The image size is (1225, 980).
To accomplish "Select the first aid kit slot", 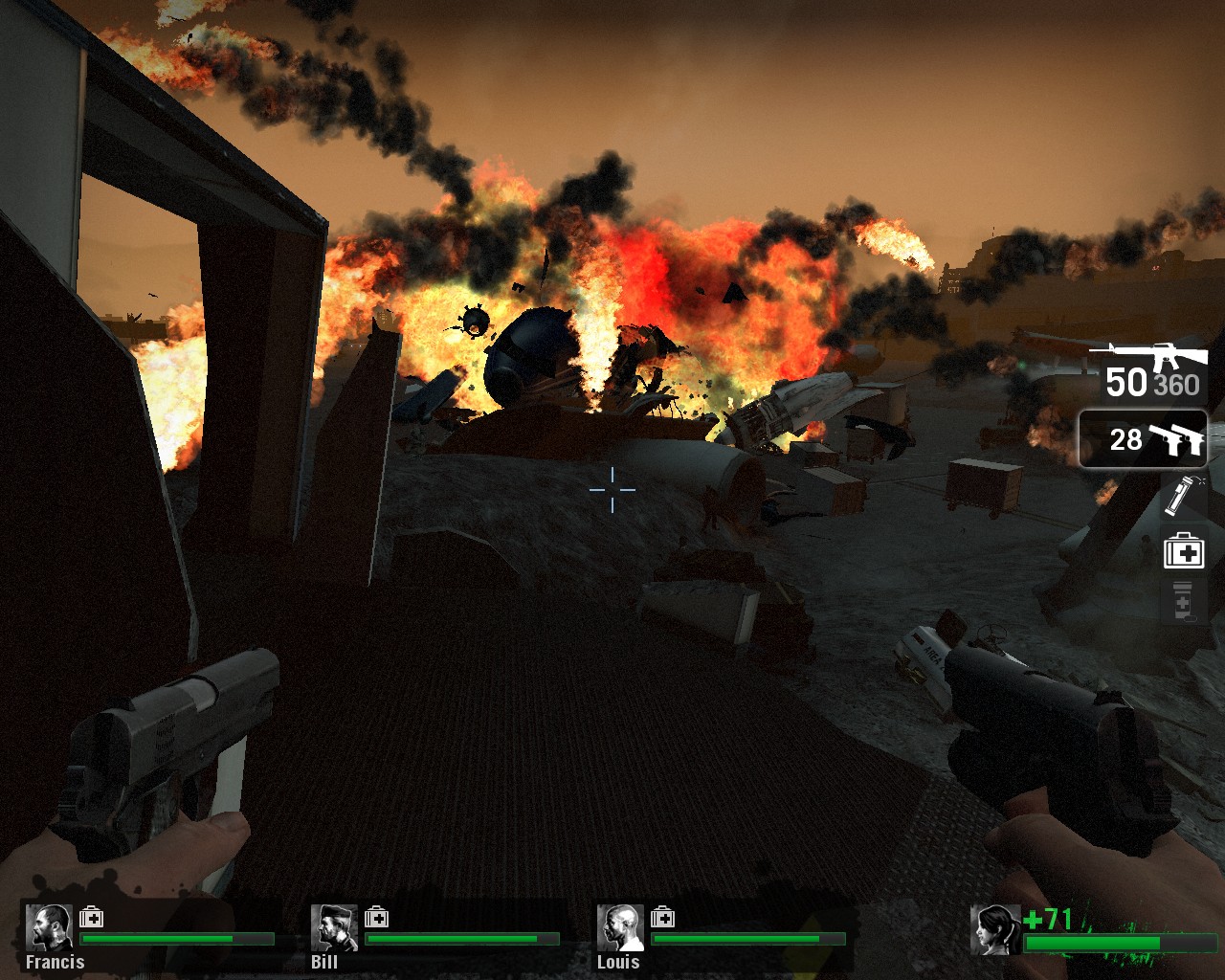I will (1183, 552).
